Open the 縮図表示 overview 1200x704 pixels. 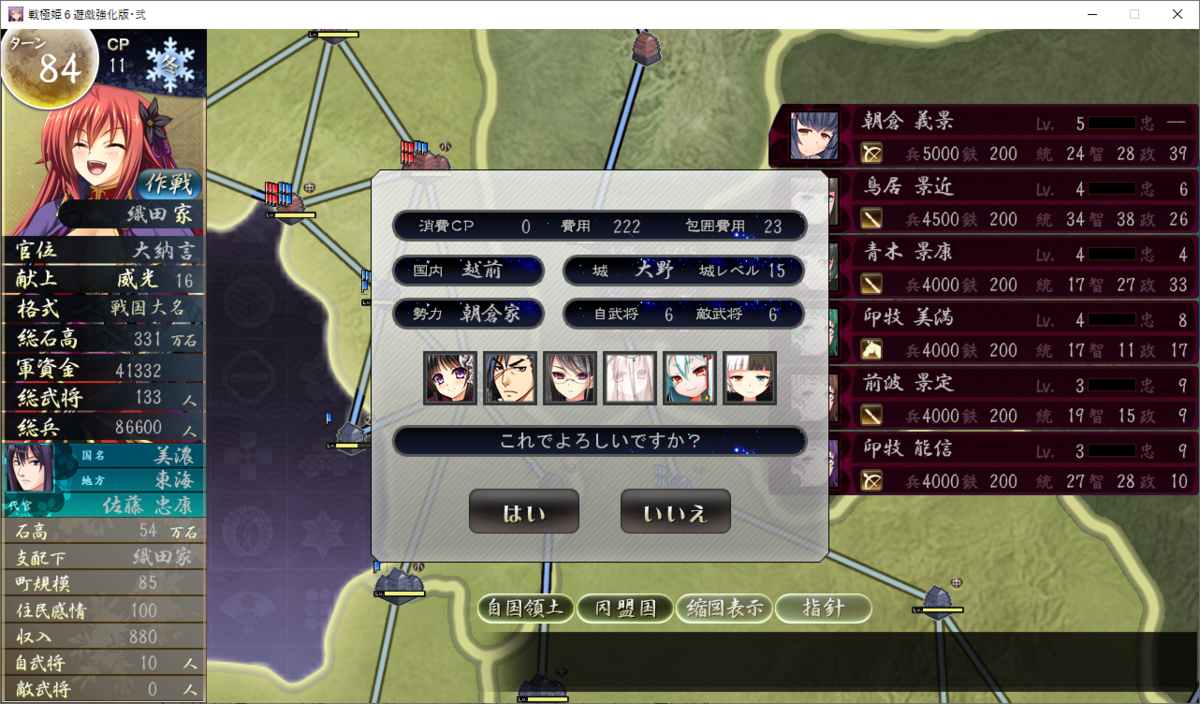(x=724, y=608)
